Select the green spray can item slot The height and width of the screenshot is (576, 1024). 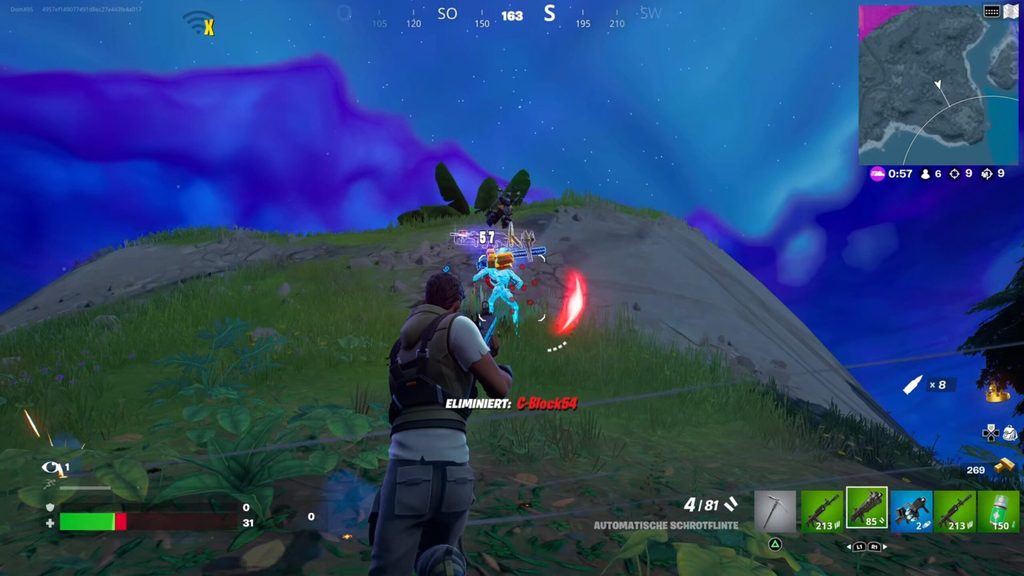coord(998,510)
